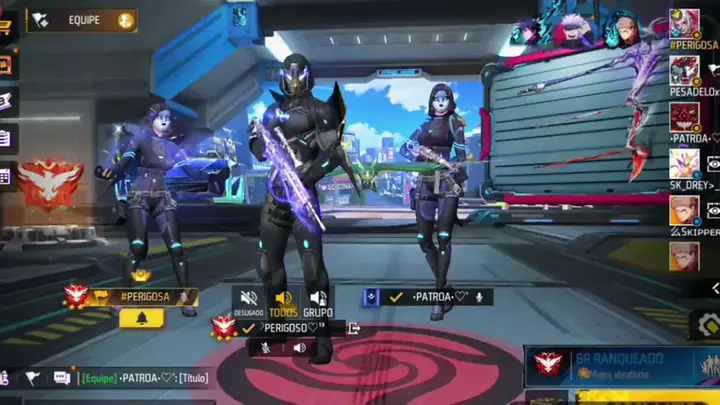Open the missions clipboard icon
This screenshot has height=405, width=720.
(5, 137)
